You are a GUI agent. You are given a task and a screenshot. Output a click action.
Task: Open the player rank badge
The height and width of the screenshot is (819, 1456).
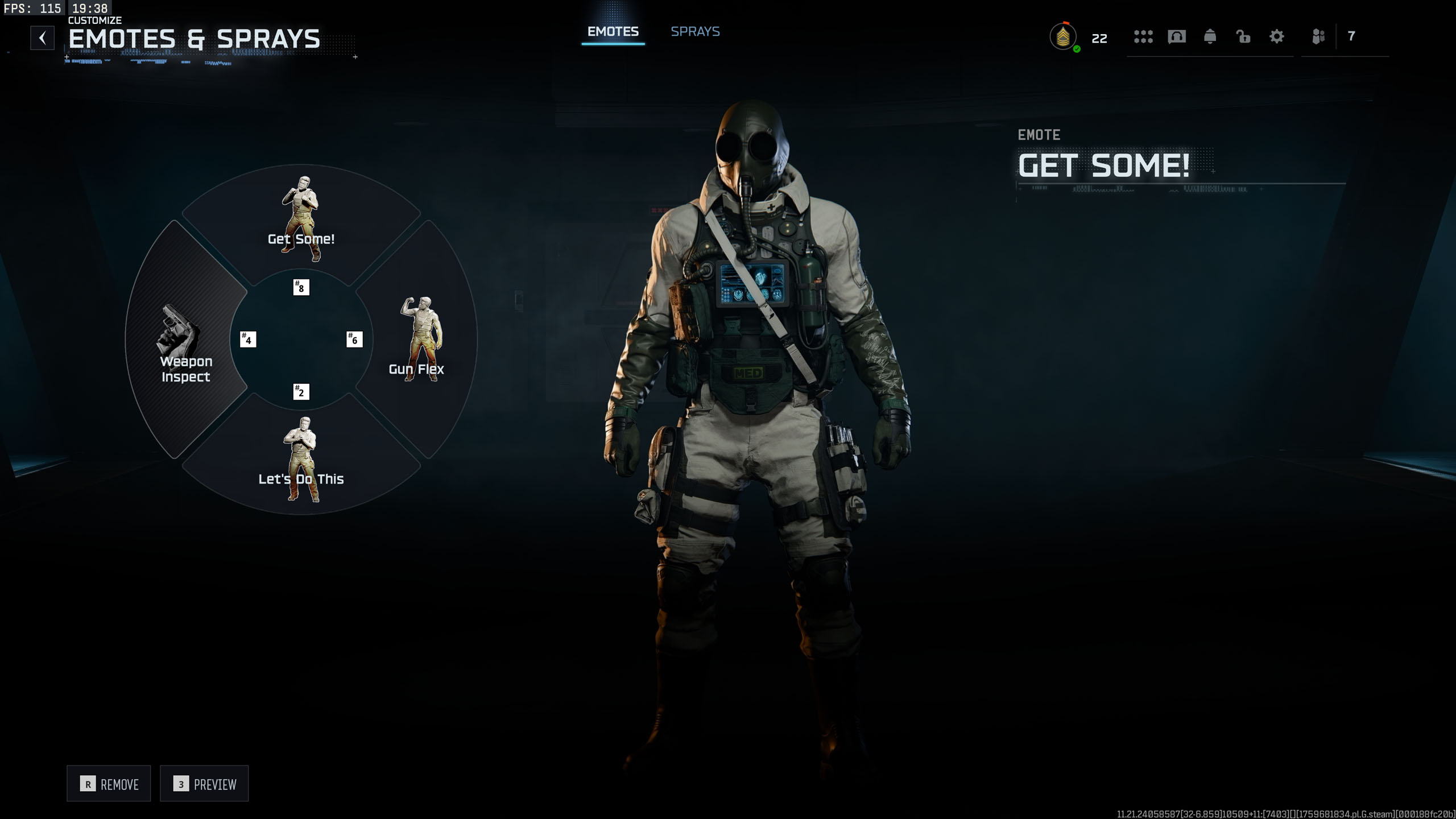pyautogui.click(x=1063, y=38)
